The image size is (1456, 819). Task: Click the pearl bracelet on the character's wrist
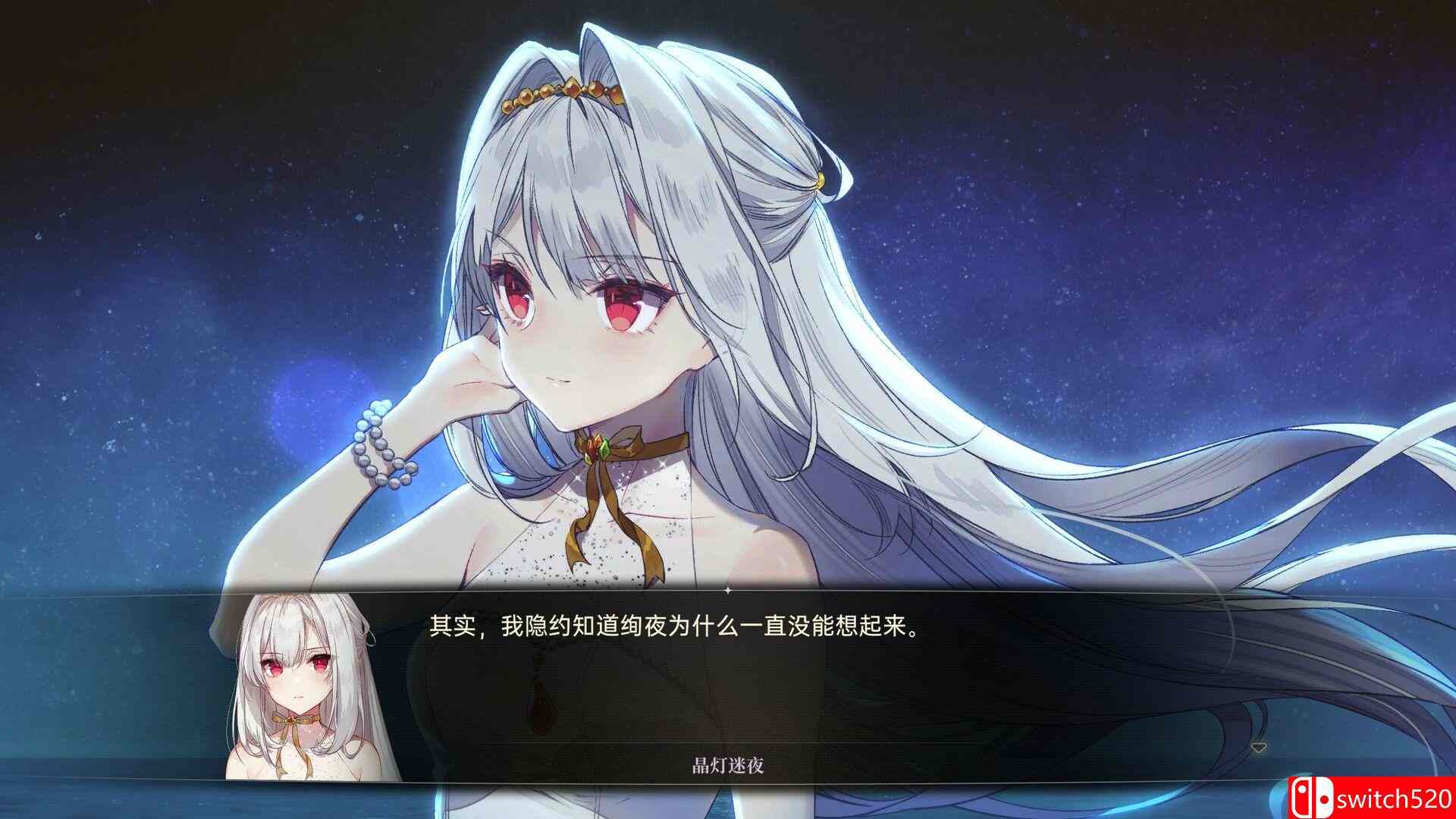[x=381, y=449]
